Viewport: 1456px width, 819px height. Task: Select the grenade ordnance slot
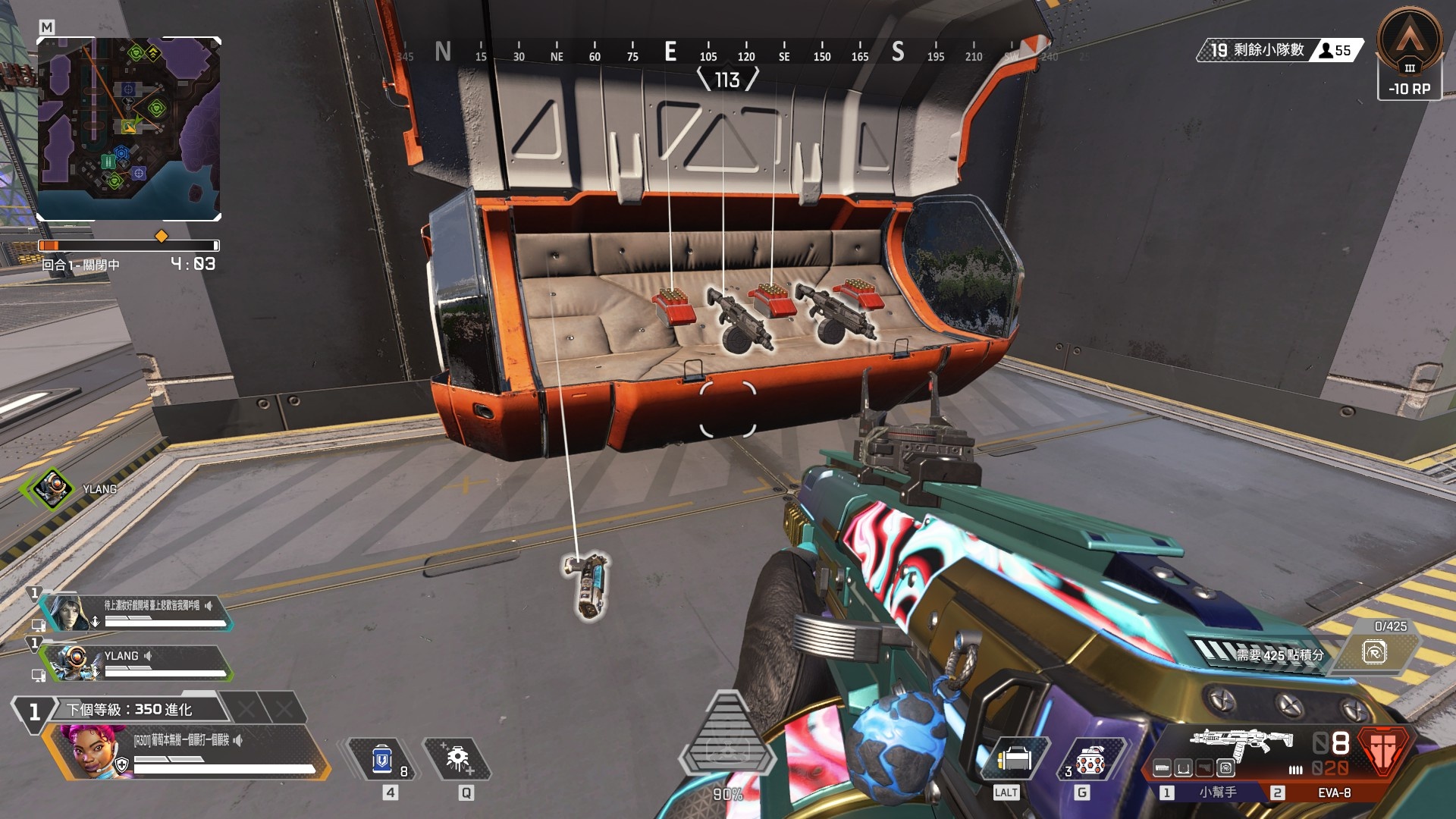(x=1090, y=759)
